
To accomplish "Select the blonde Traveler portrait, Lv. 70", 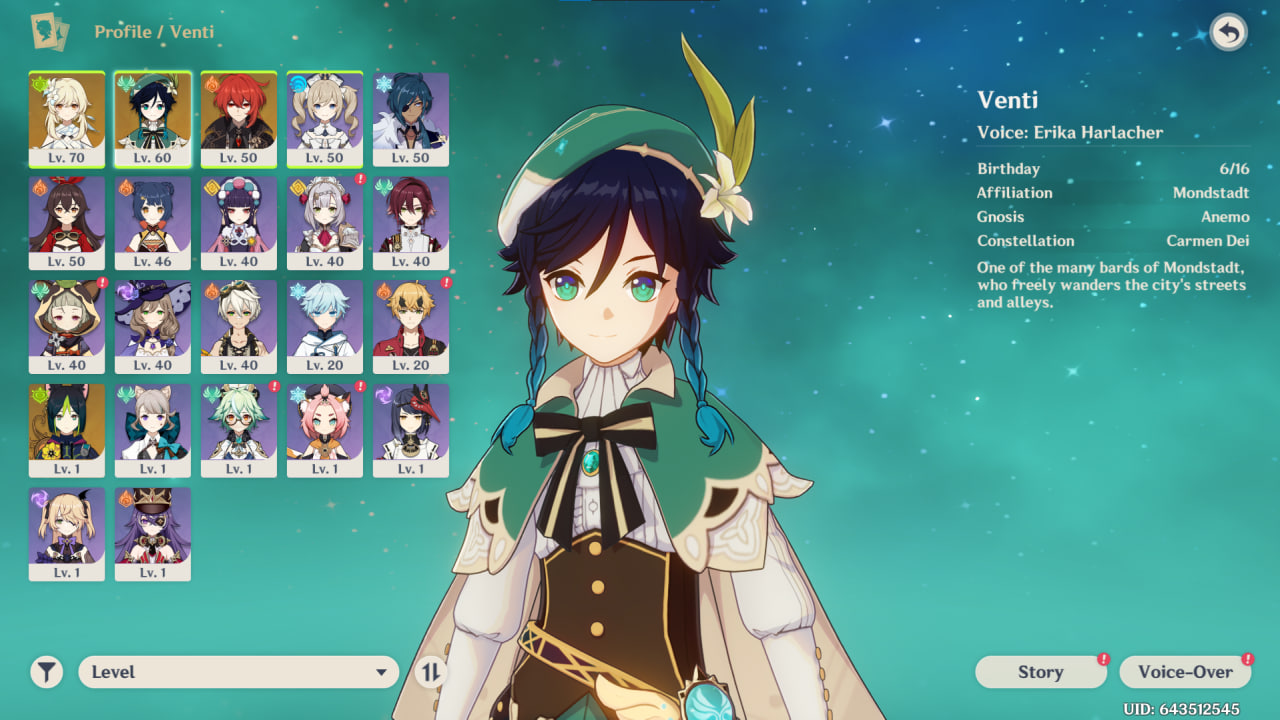I will click(67, 118).
